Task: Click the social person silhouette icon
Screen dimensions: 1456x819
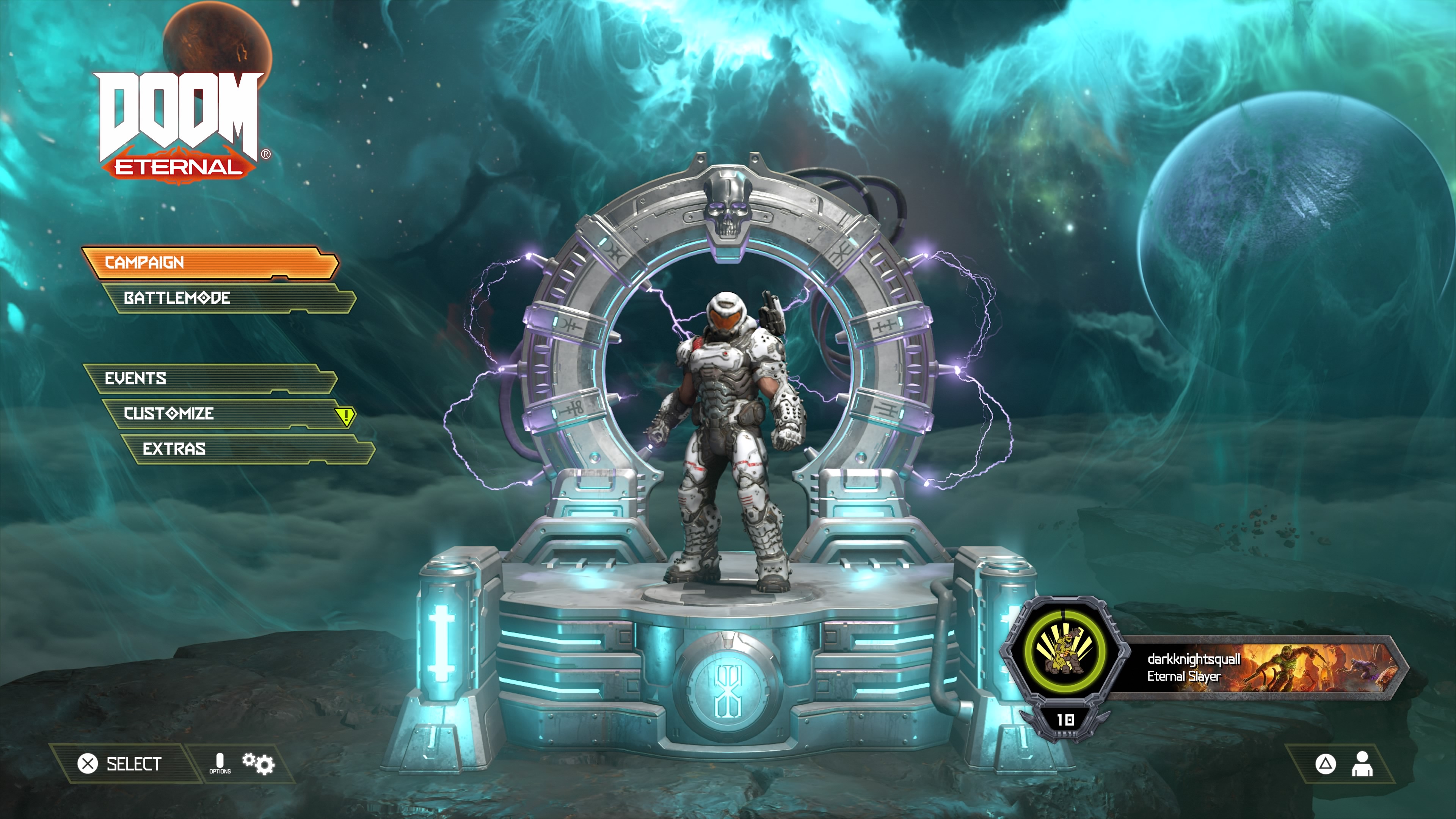Action: pos(1362,764)
